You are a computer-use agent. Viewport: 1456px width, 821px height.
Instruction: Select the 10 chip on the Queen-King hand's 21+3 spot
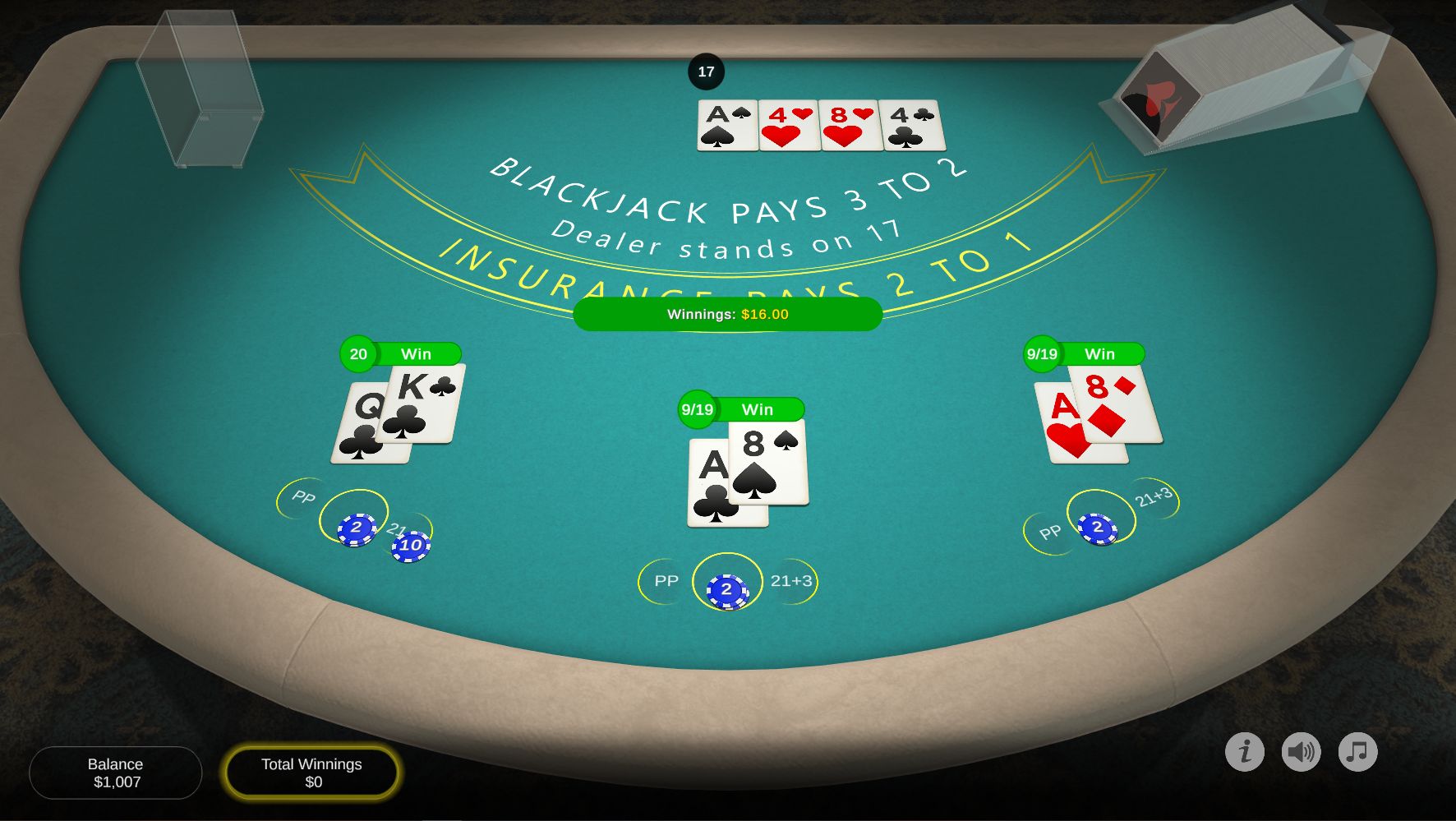coord(410,545)
